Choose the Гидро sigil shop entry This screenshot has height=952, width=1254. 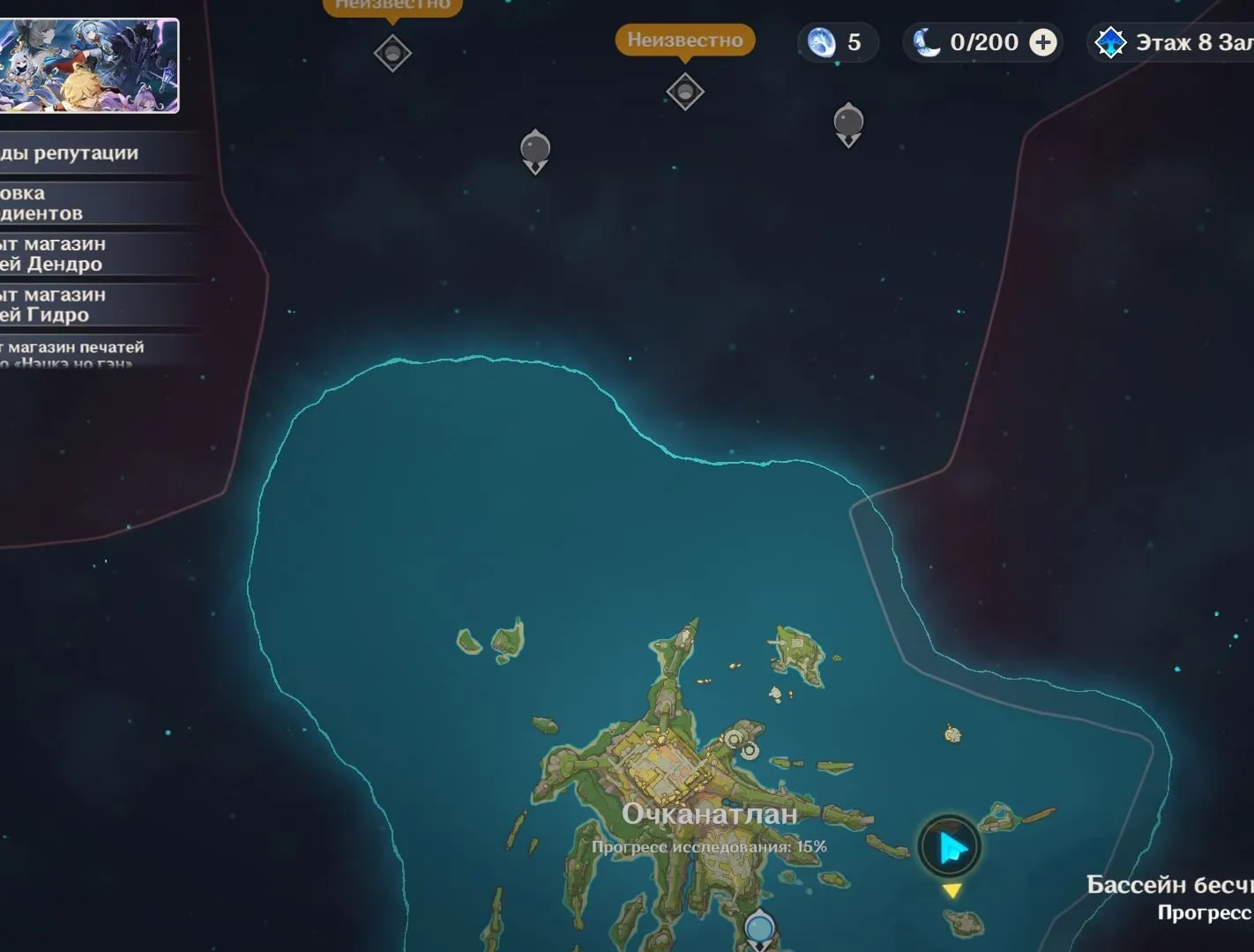coord(53,305)
